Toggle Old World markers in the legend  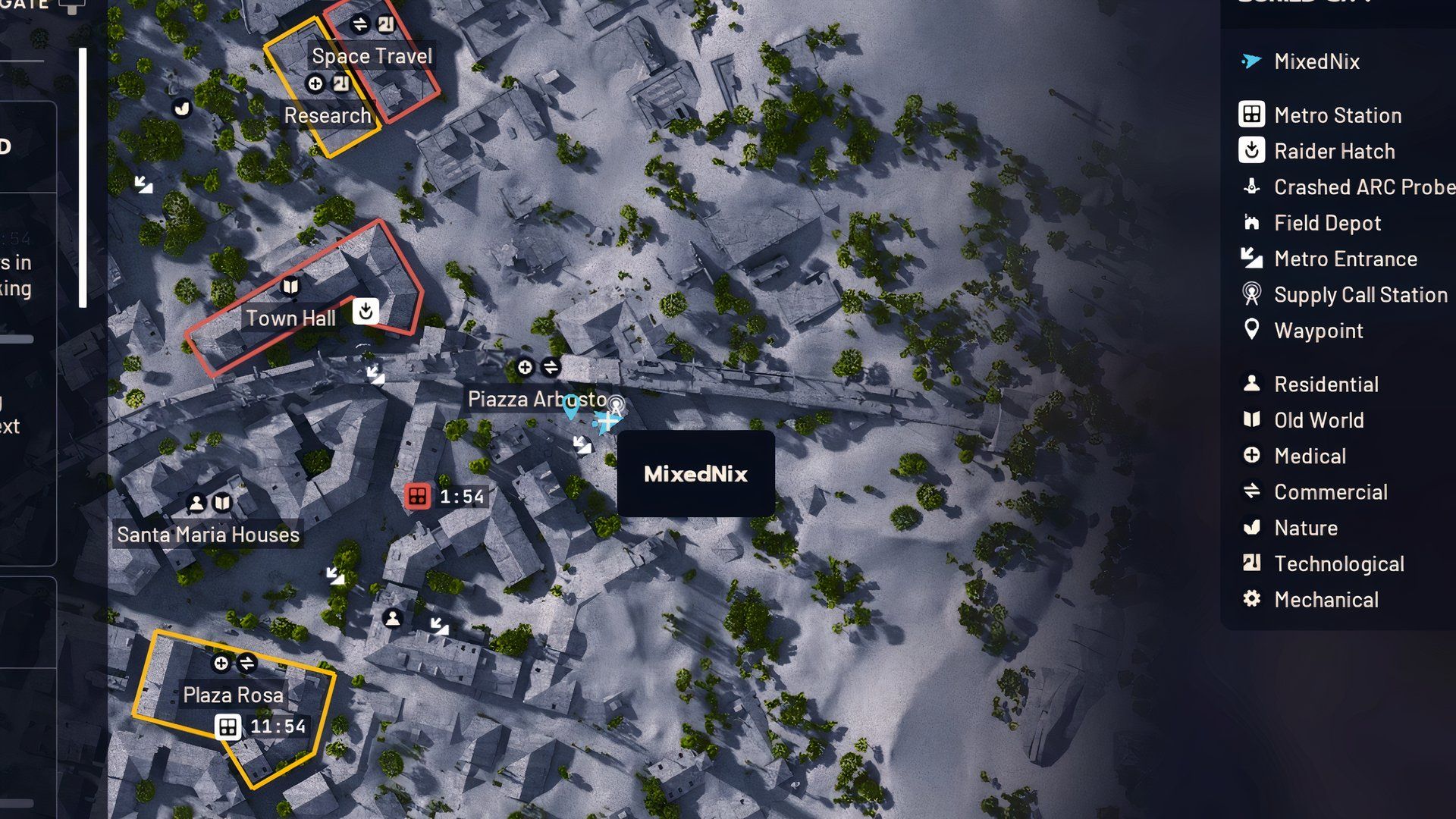(1250, 420)
